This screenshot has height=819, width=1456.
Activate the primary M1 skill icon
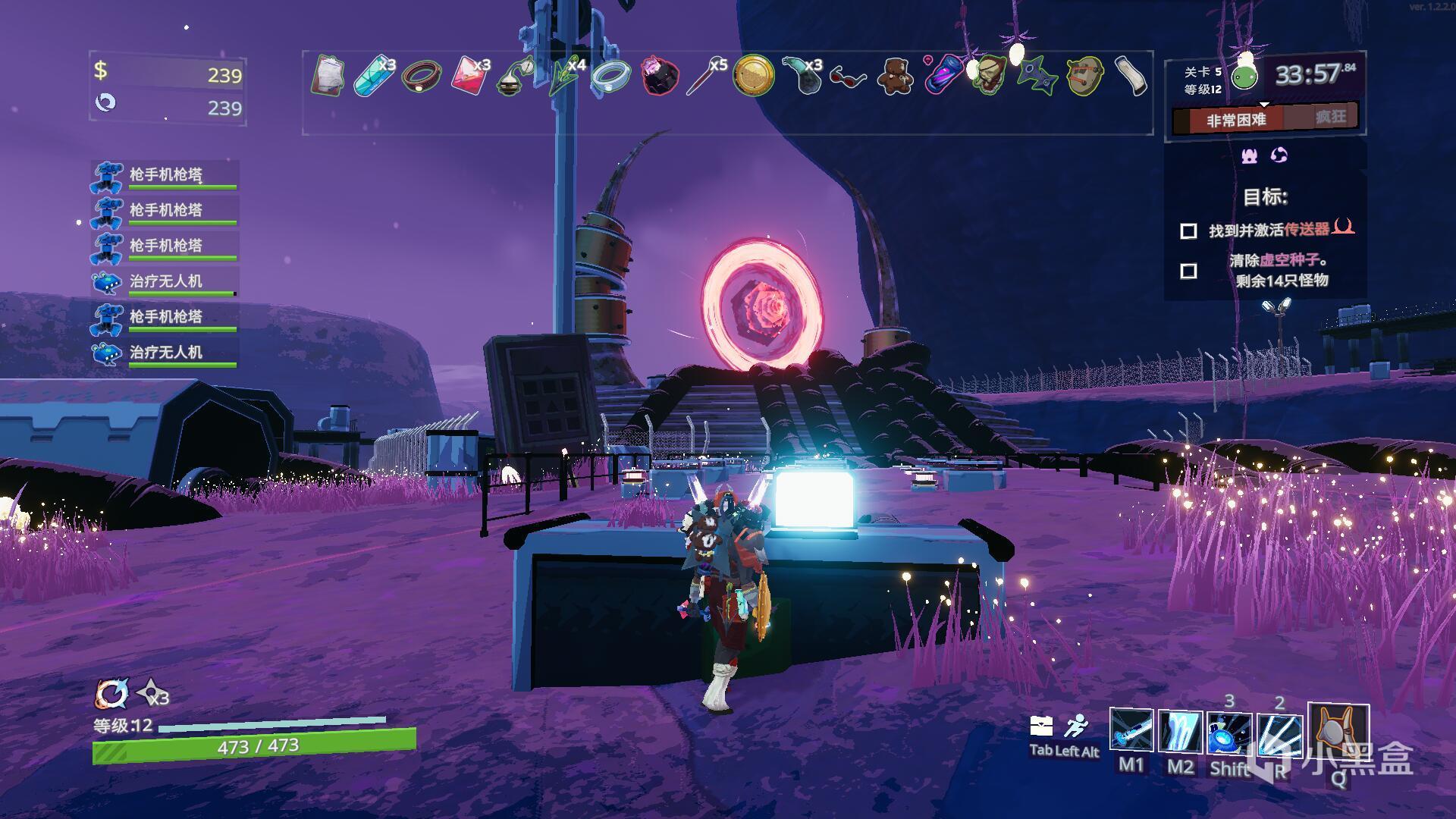[x=1131, y=731]
